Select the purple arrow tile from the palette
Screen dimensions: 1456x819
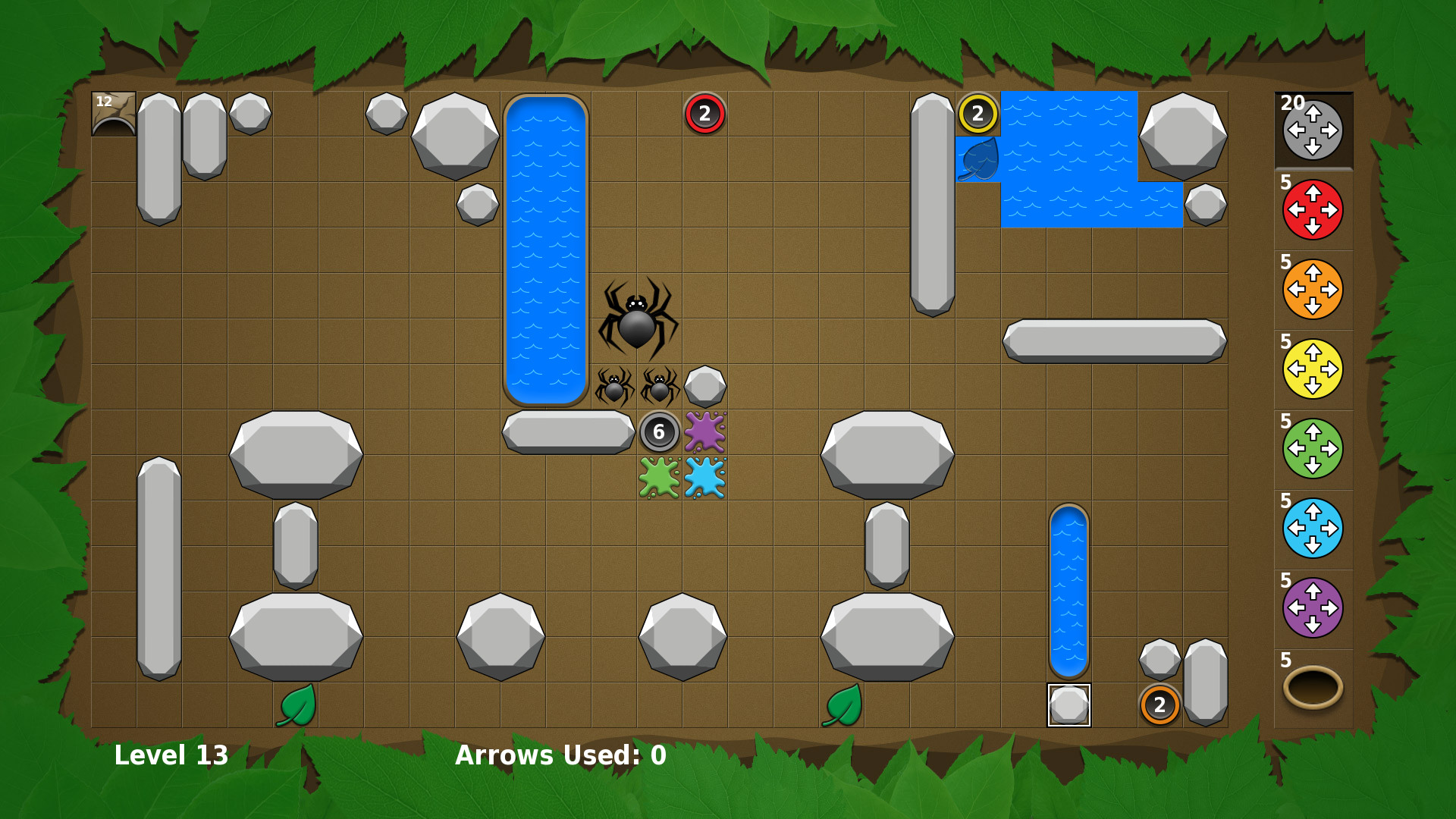coord(1313,605)
